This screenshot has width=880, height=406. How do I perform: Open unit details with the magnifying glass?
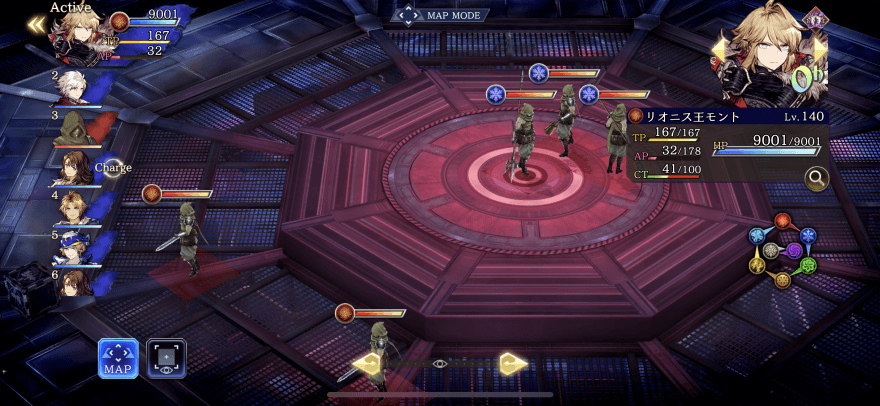pyautogui.click(x=816, y=179)
